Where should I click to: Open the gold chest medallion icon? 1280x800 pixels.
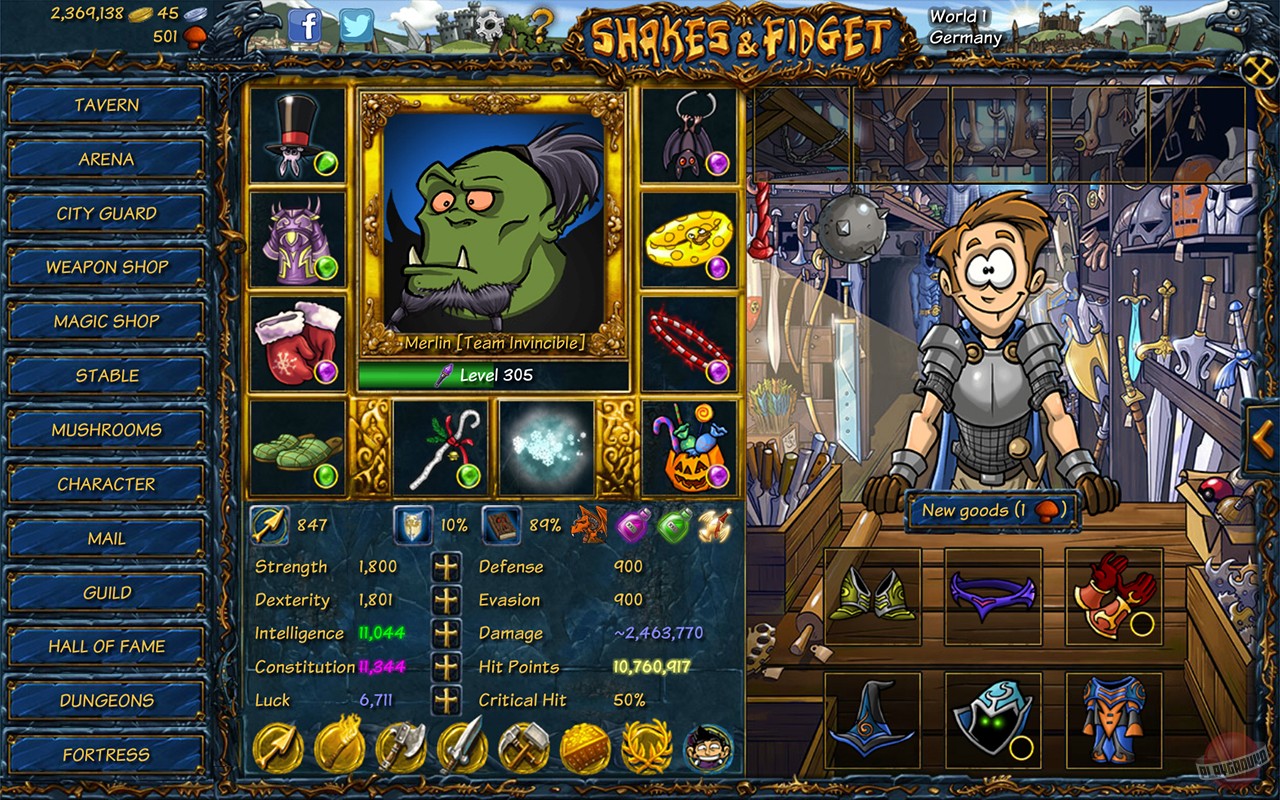[x=586, y=745]
